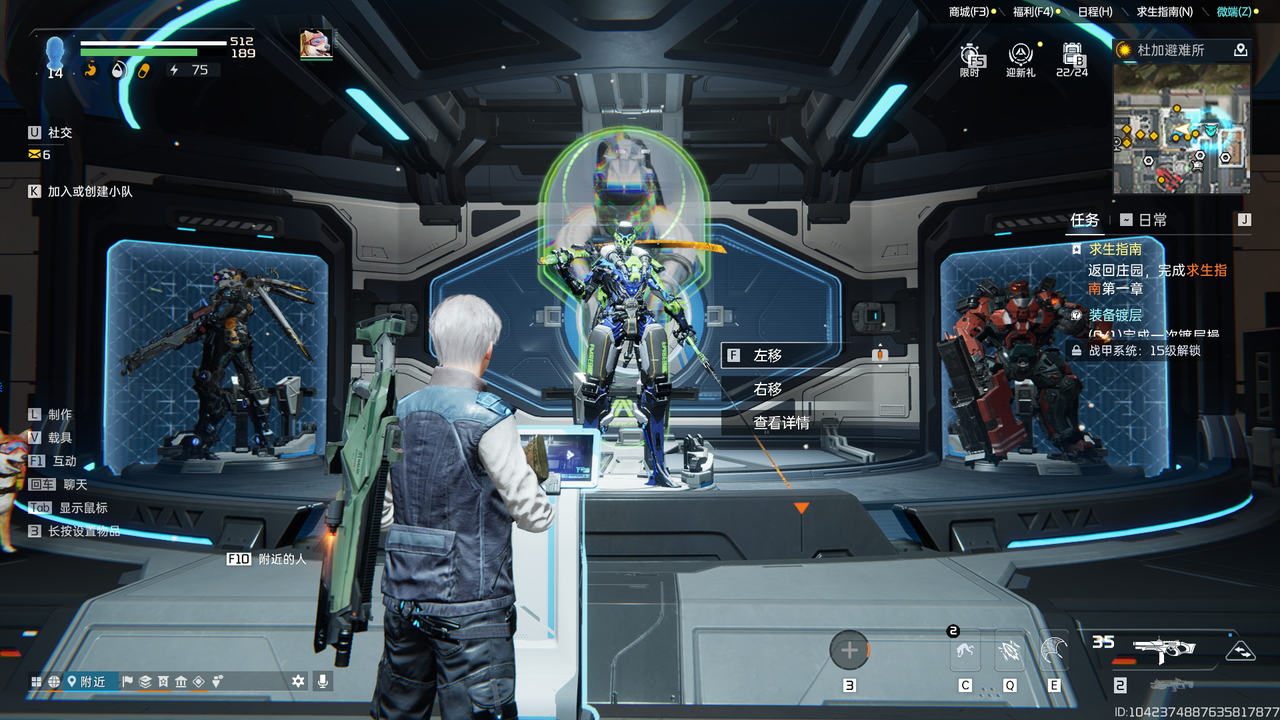
Task: Open the backpack showing 22/24
Action: 1072,58
